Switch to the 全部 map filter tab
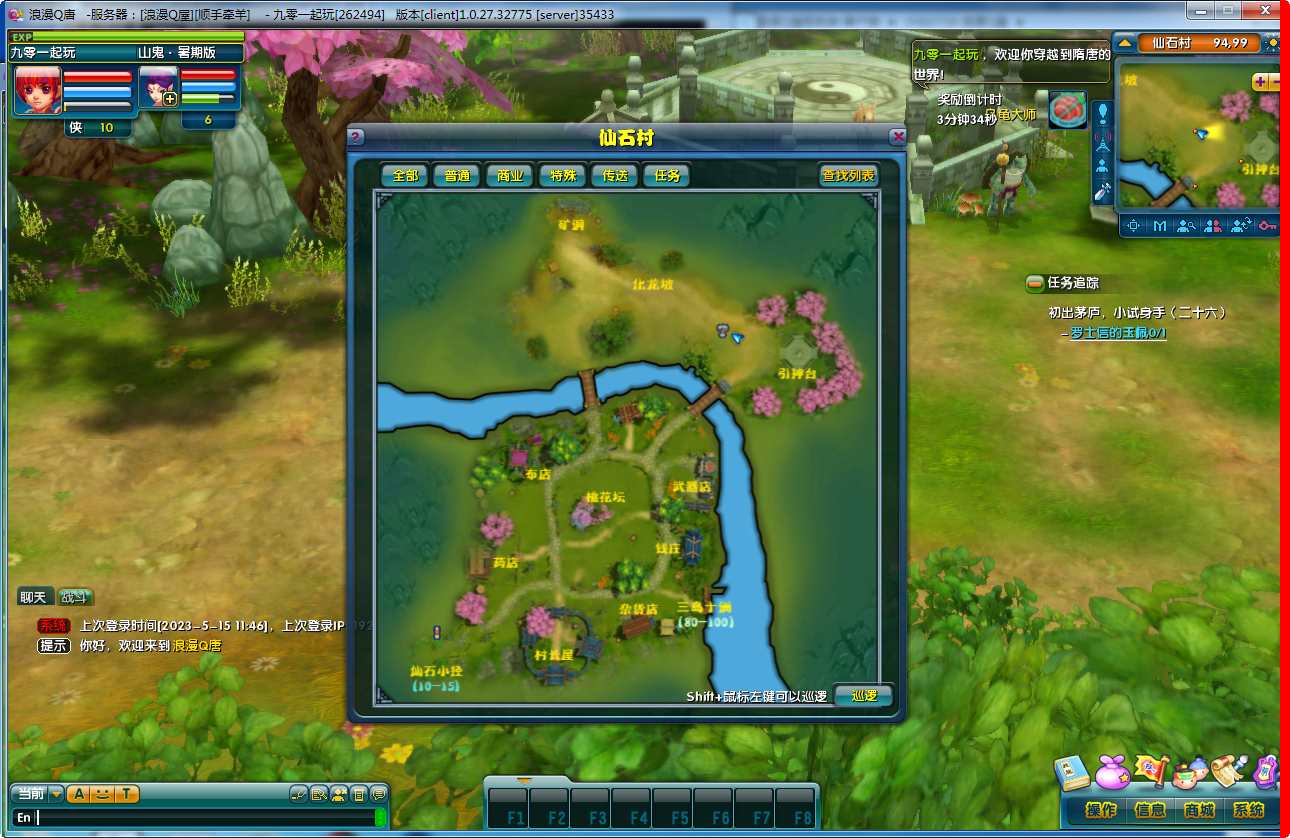Viewport: 1290px width, 838px height. pyautogui.click(x=405, y=175)
